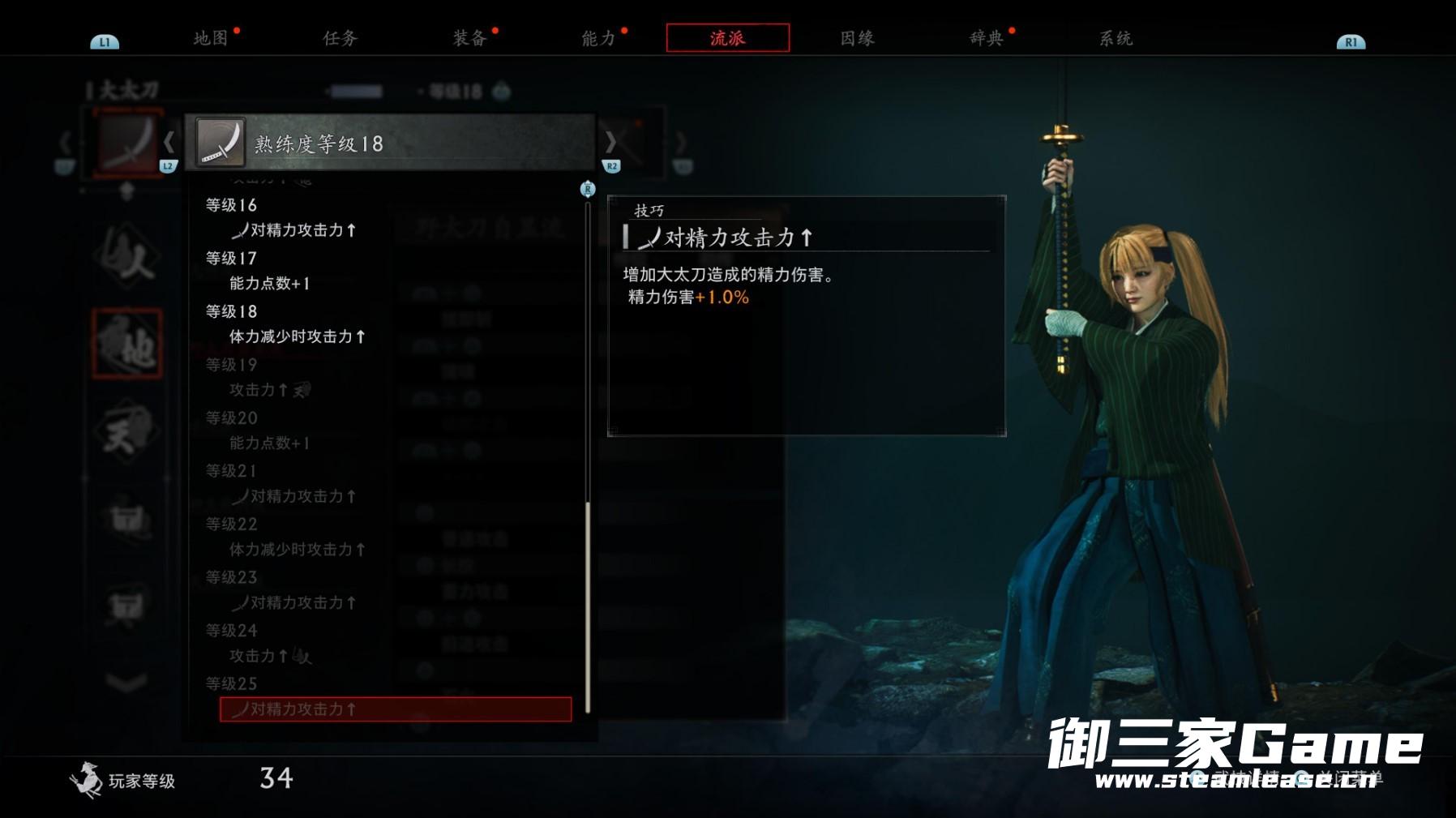Select the 装备 tab
Viewport: 1456px width, 818px height.
click(x=469, y=38)
